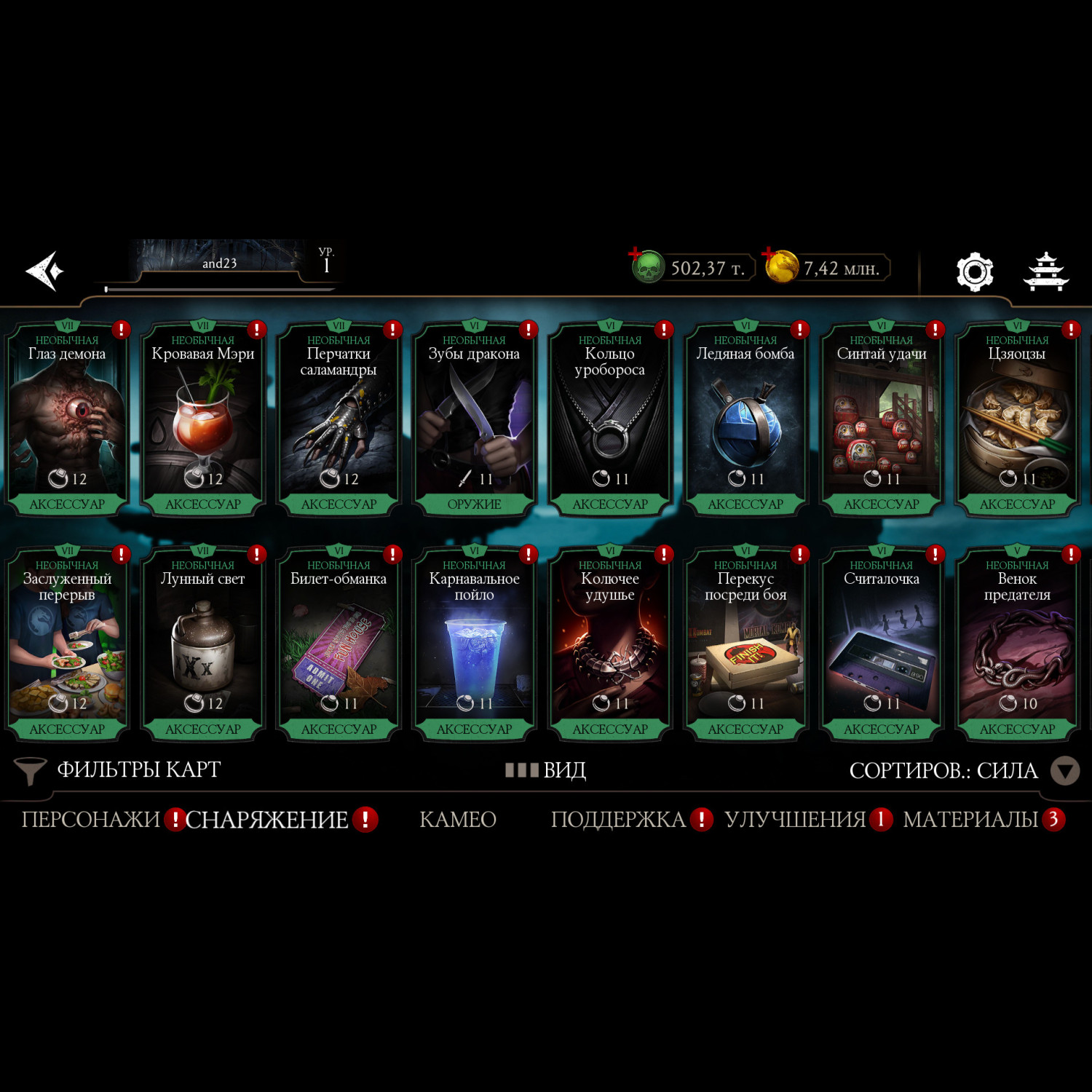Viewport: 1092px width, 1092px height.
Task: Select the Глаз демона card
Action: 67,420
